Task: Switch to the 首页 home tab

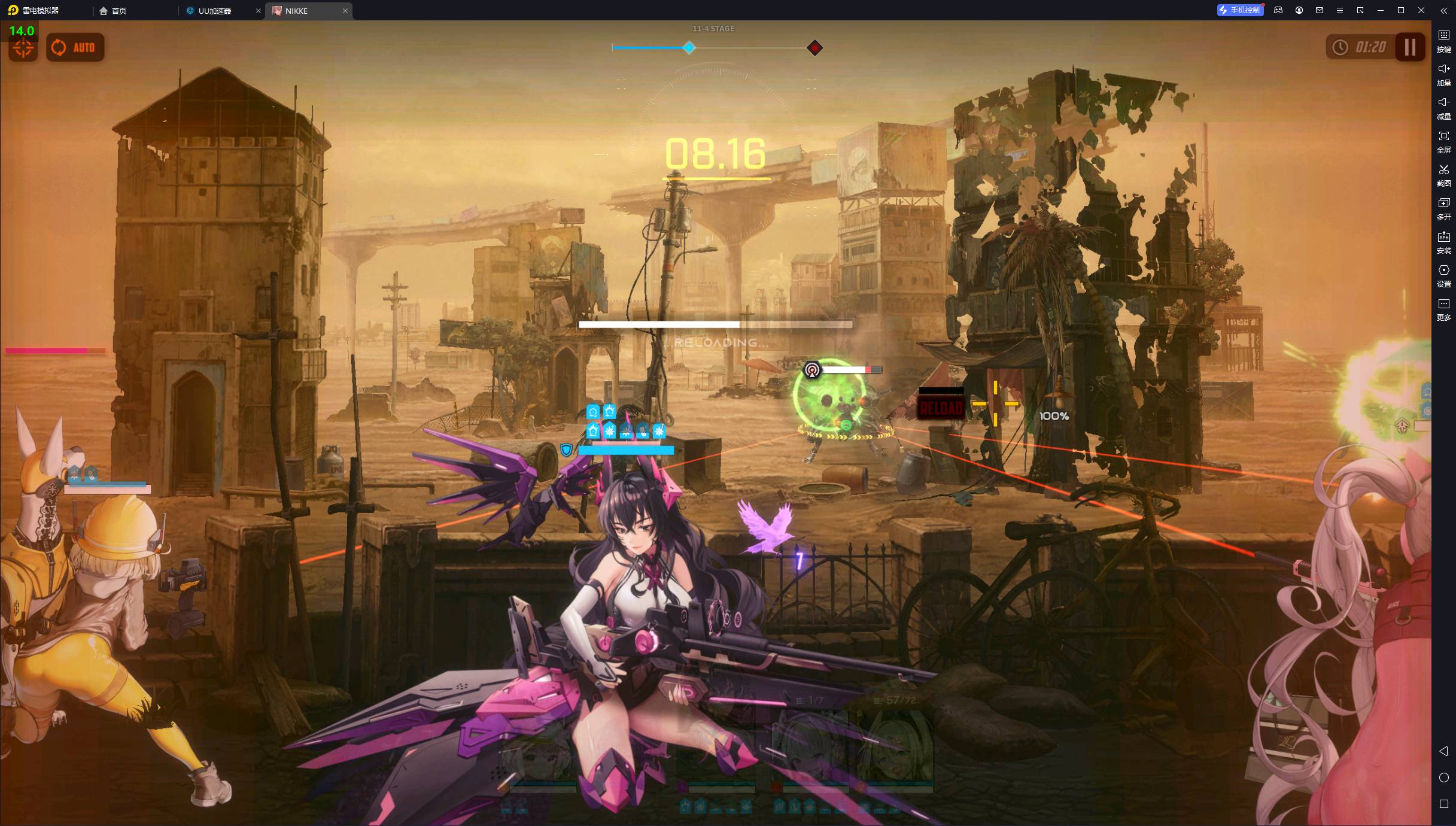Action: coord(113,11)
